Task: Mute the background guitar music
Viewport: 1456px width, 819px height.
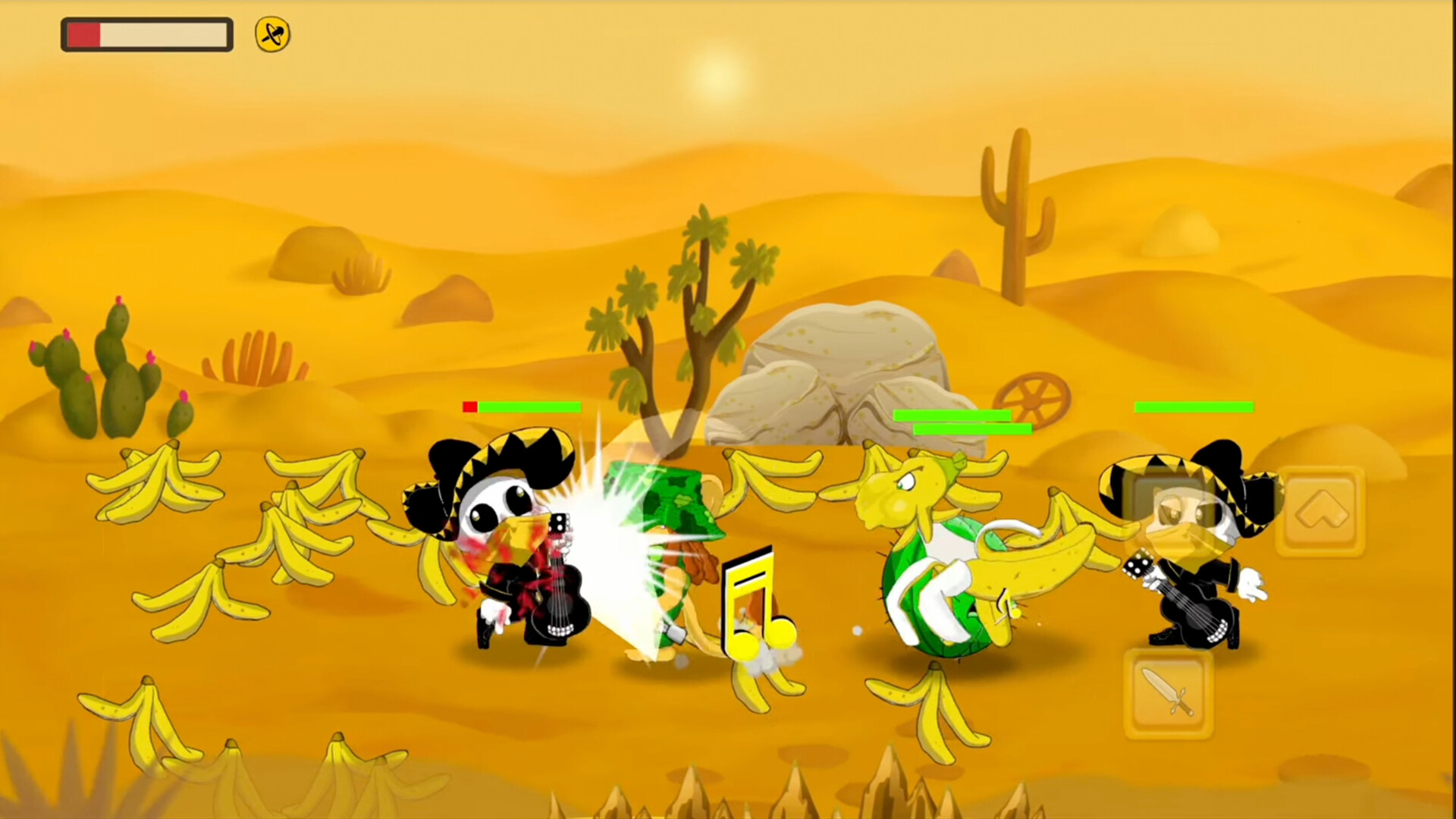Action: (x=271, y=33)
